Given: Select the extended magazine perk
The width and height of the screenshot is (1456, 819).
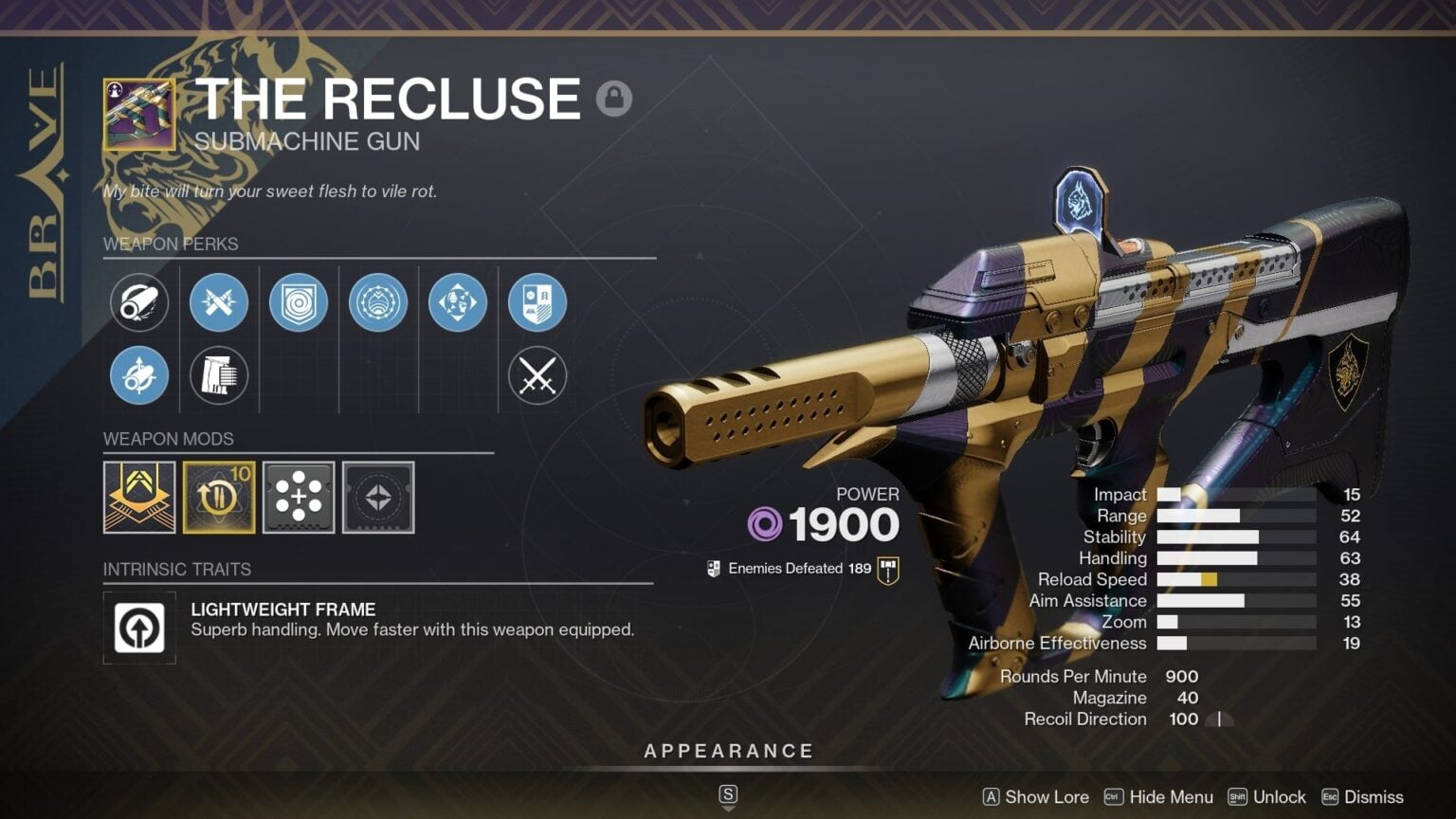Looking at the screenshot, I should pyautogui.click(x=219, y=375).
